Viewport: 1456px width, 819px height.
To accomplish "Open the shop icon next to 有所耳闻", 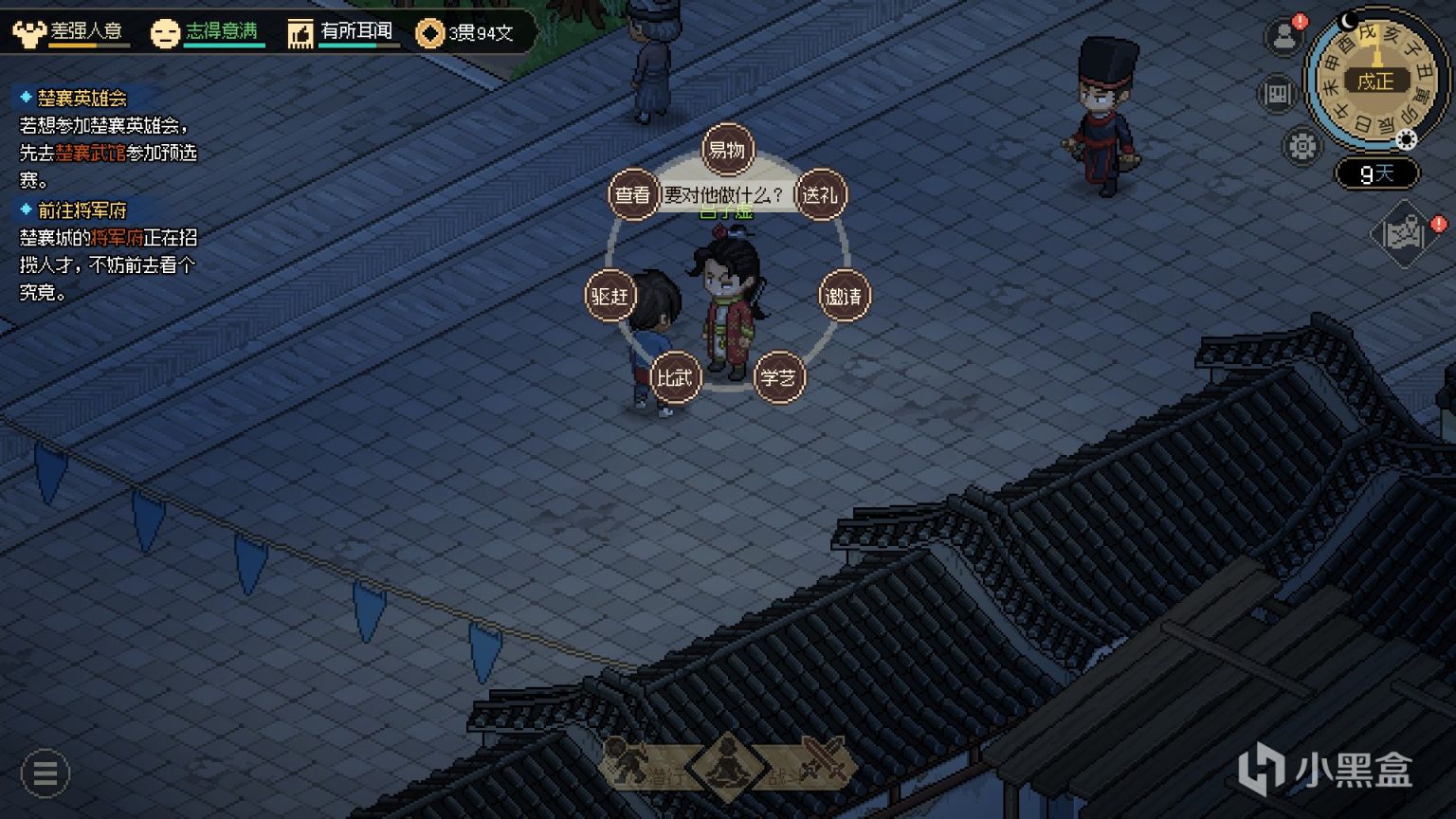I will point(300,31).
